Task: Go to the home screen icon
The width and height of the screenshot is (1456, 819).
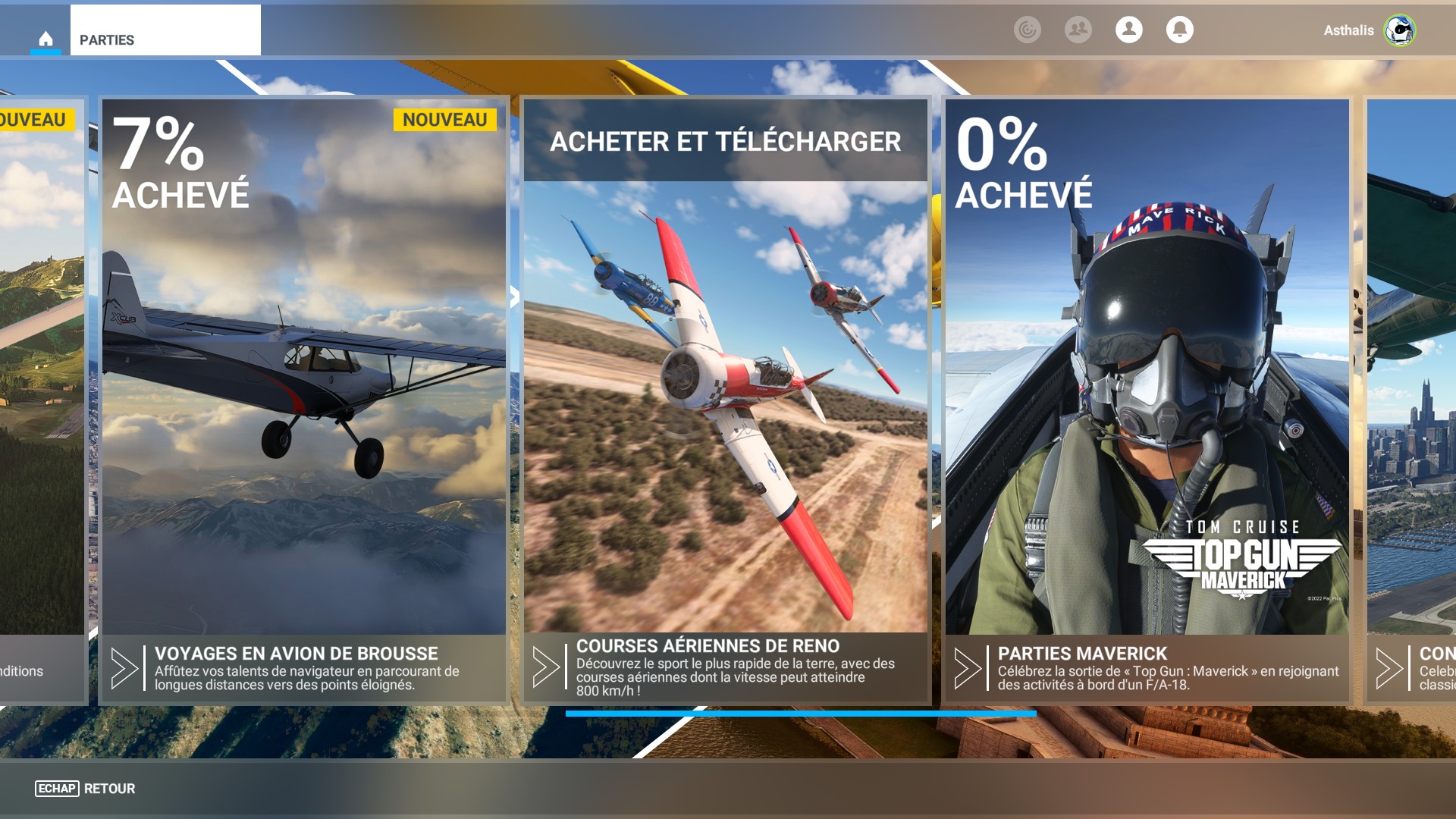Action: pyautogui.click(x=45, y=39)
